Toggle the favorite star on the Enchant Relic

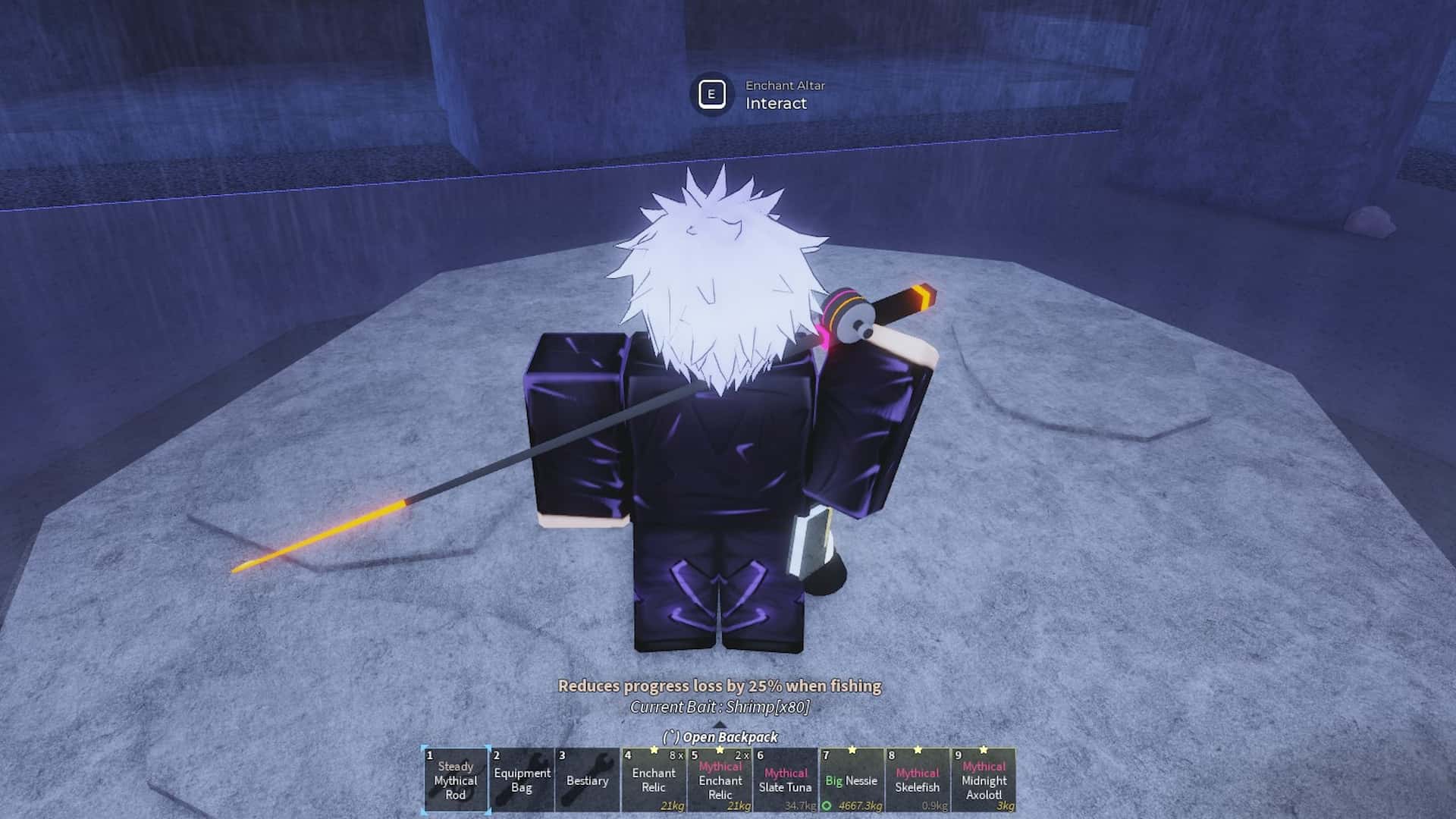tap(654, 751)
